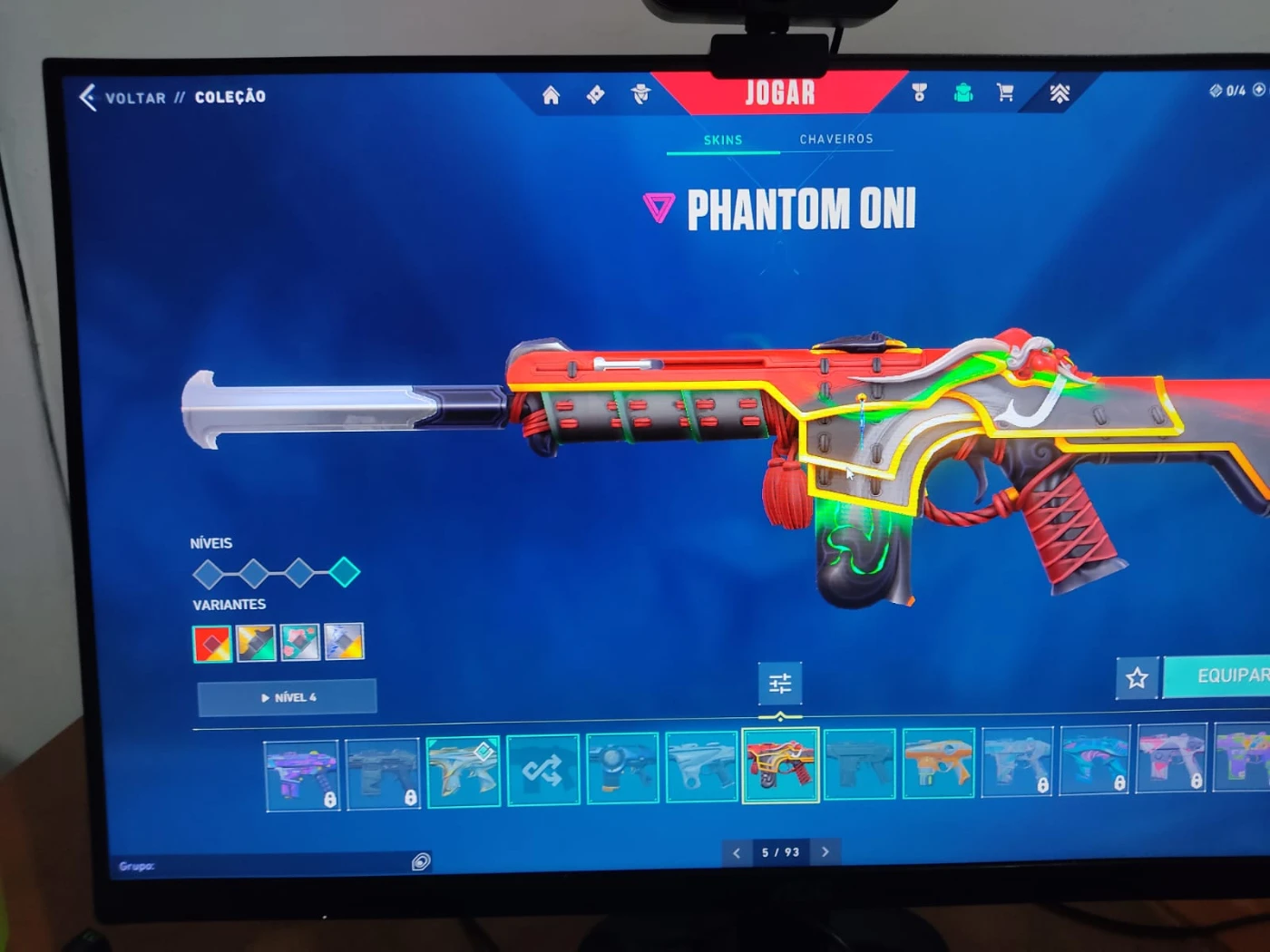The image size is (1270, 952).
Task: Open the Store shopping cart icon
Action: [1005, 92]
